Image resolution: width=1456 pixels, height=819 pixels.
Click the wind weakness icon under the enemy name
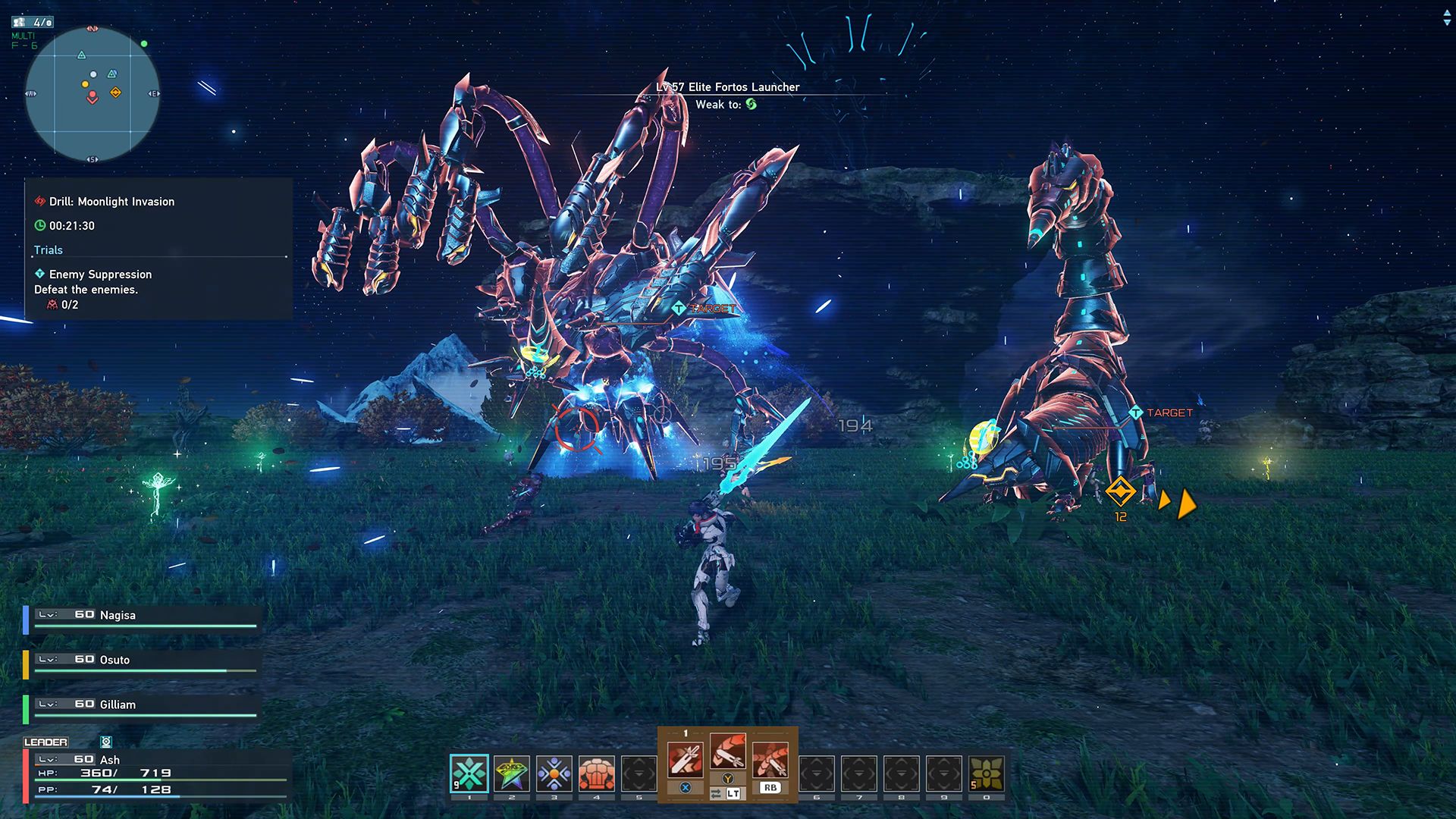751,105
